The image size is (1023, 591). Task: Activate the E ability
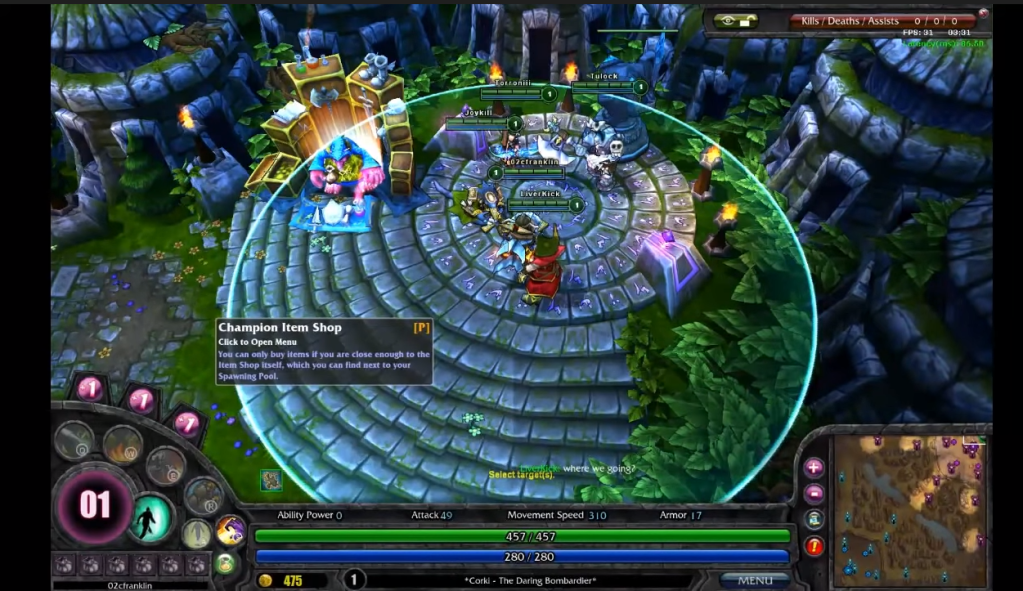pyautogui.click(x=165, y=465)
